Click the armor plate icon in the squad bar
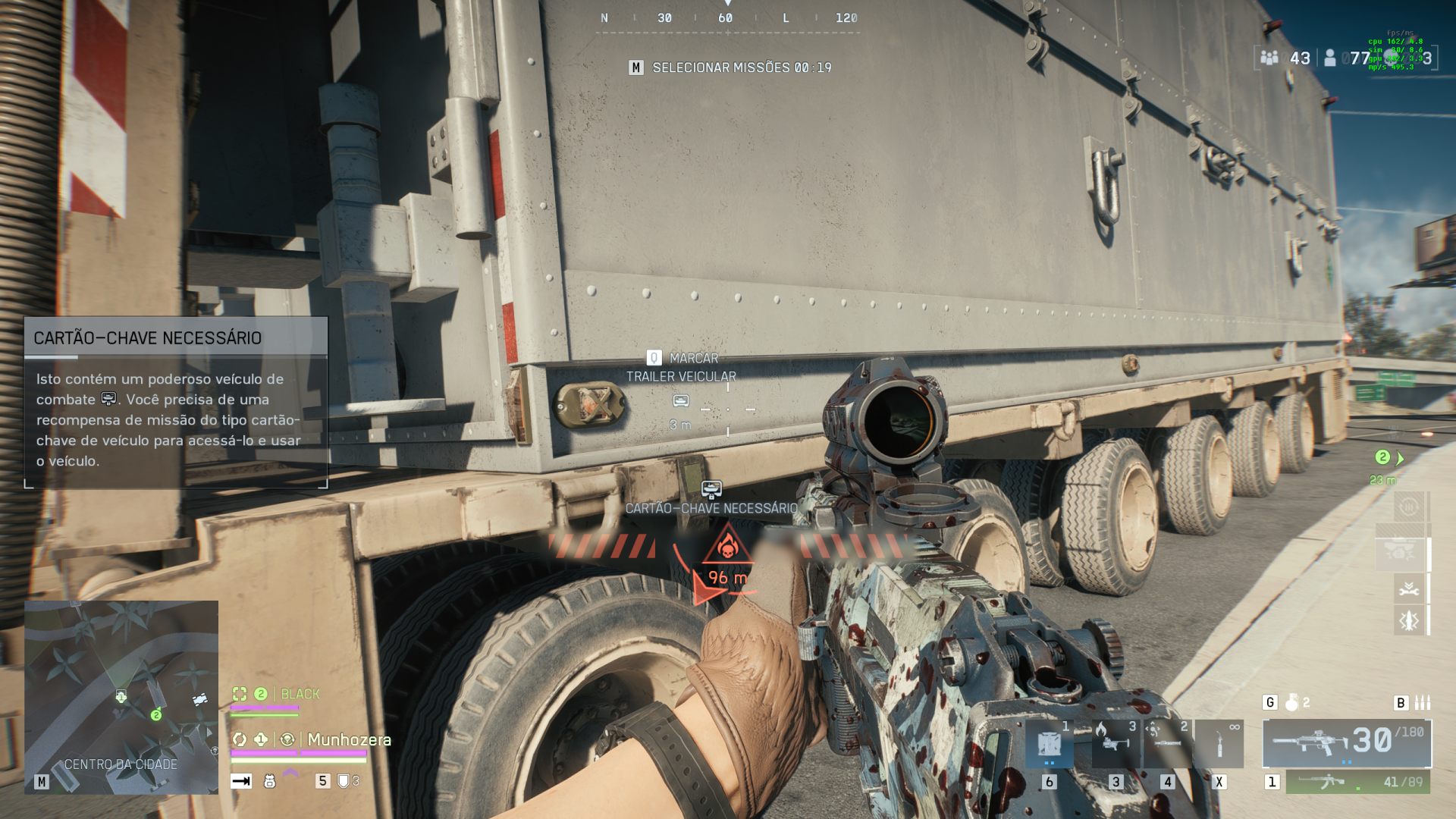The width and height of the screenshot is (1456, 819). point(345,782)
